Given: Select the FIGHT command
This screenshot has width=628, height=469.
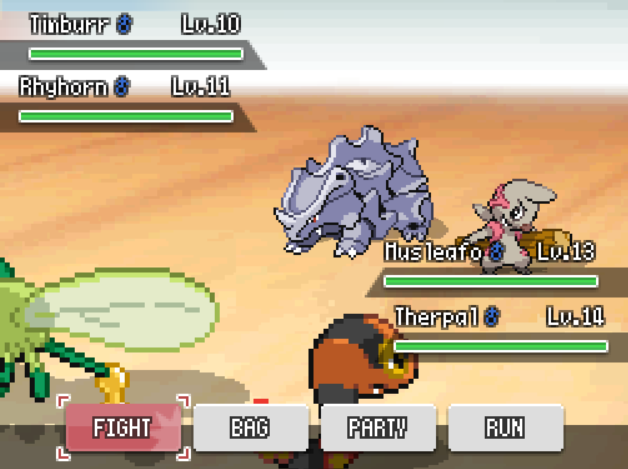Looking at the screenshot, I should pyautogui.click(x=122, y=428).
